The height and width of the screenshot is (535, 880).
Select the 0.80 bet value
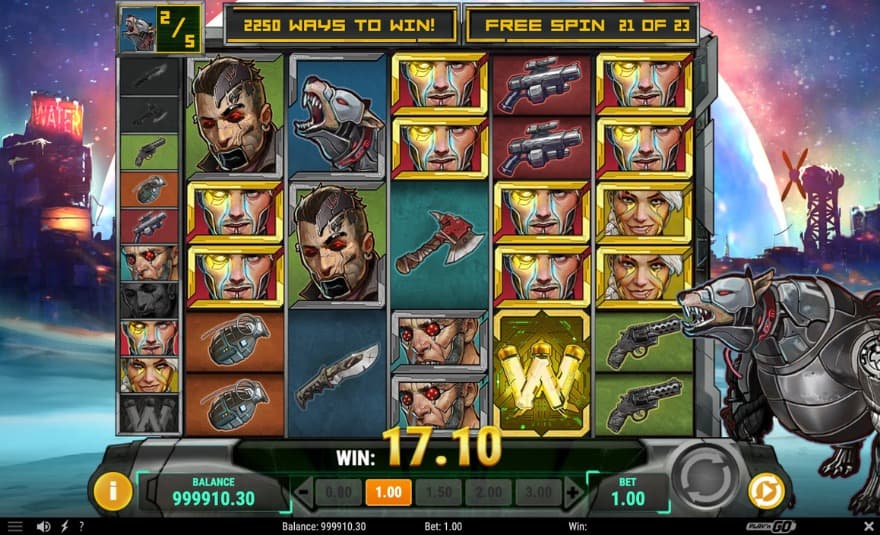(338, 492)
